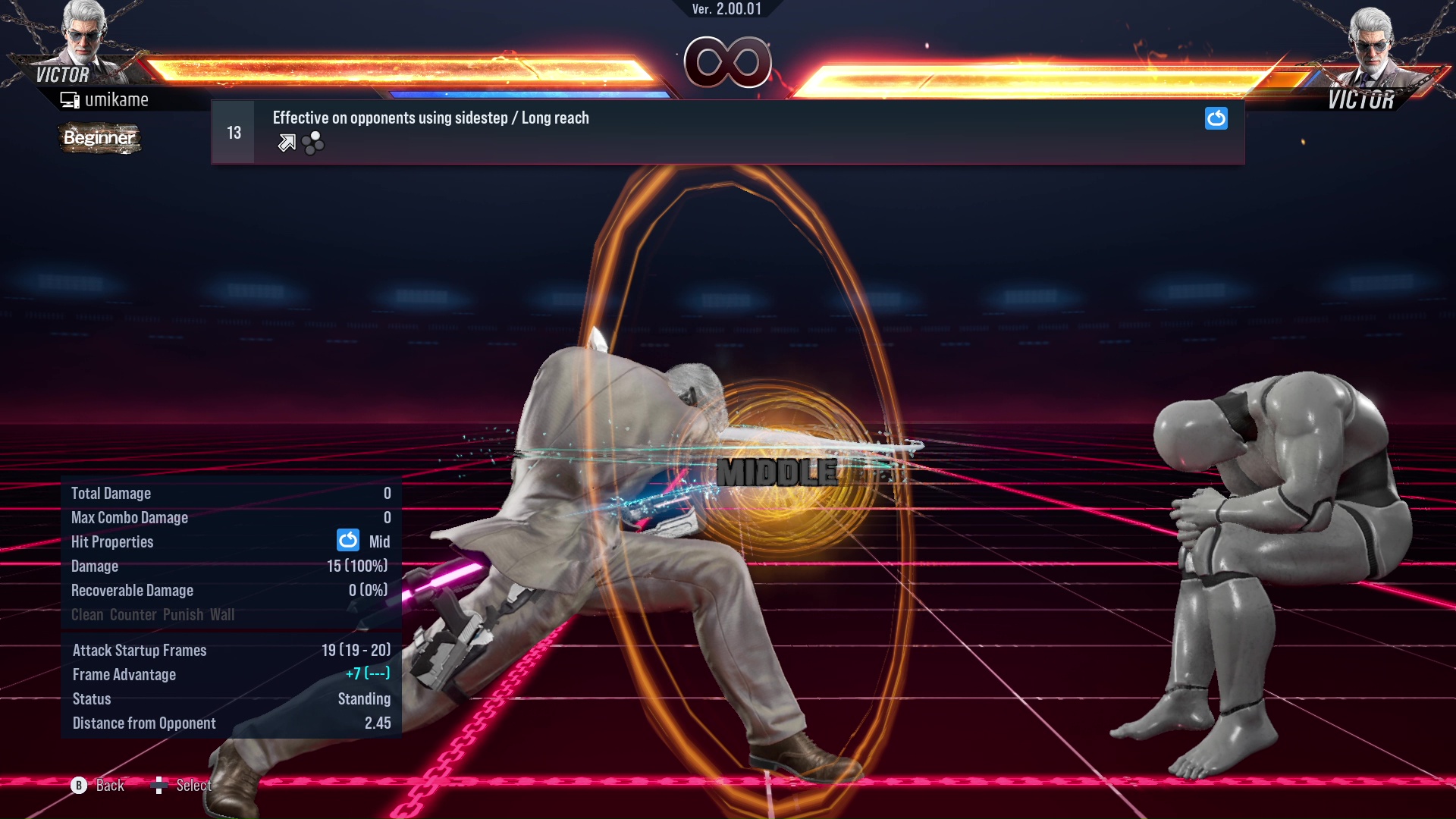Image resolution: width=1456 pixels, height=819 pixels.
Task: Click the Punish label in the stats panel
Action: click(184, 614)
